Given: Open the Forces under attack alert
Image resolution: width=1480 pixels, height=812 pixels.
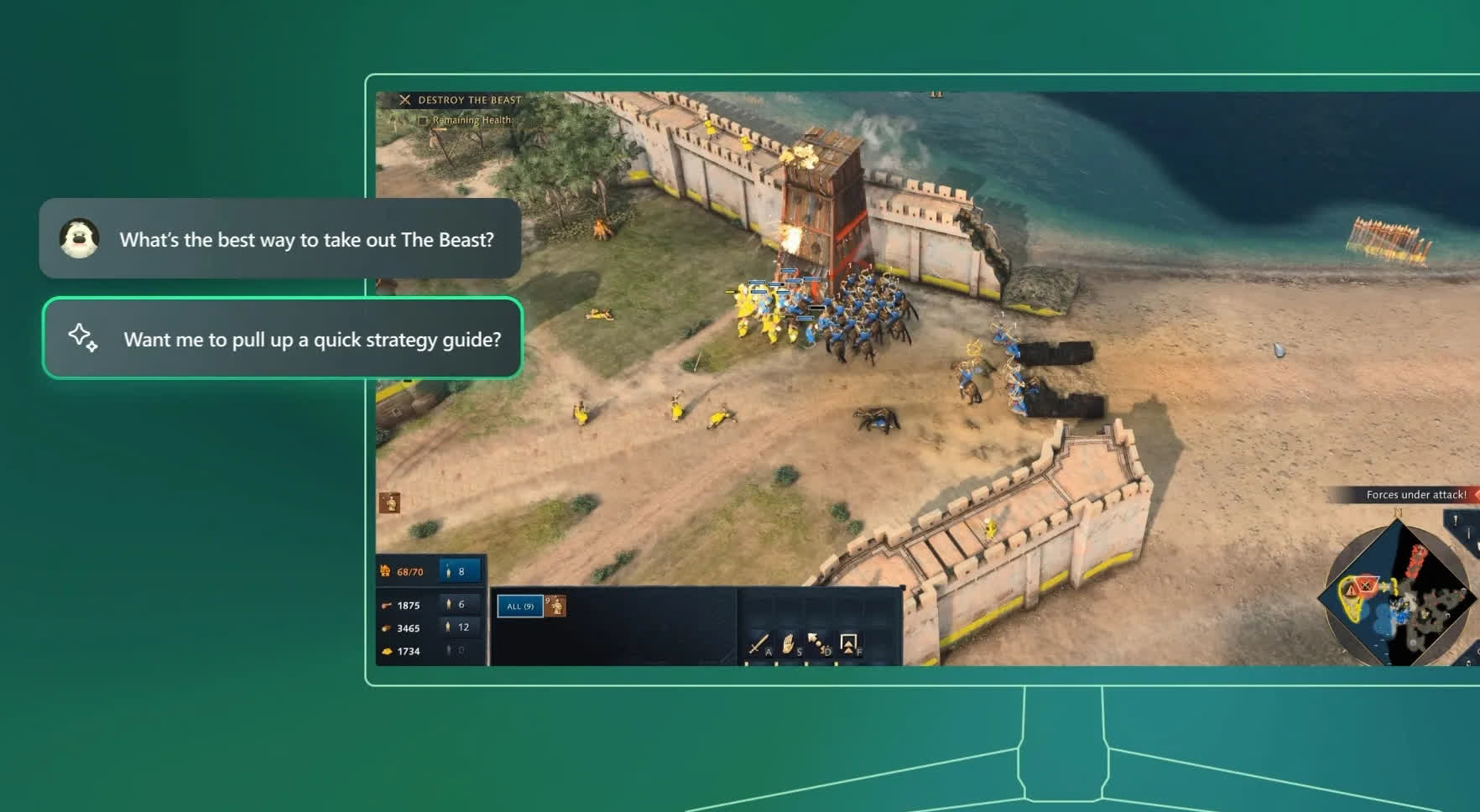Looking at the screenshot, I should pos(1415,495).
